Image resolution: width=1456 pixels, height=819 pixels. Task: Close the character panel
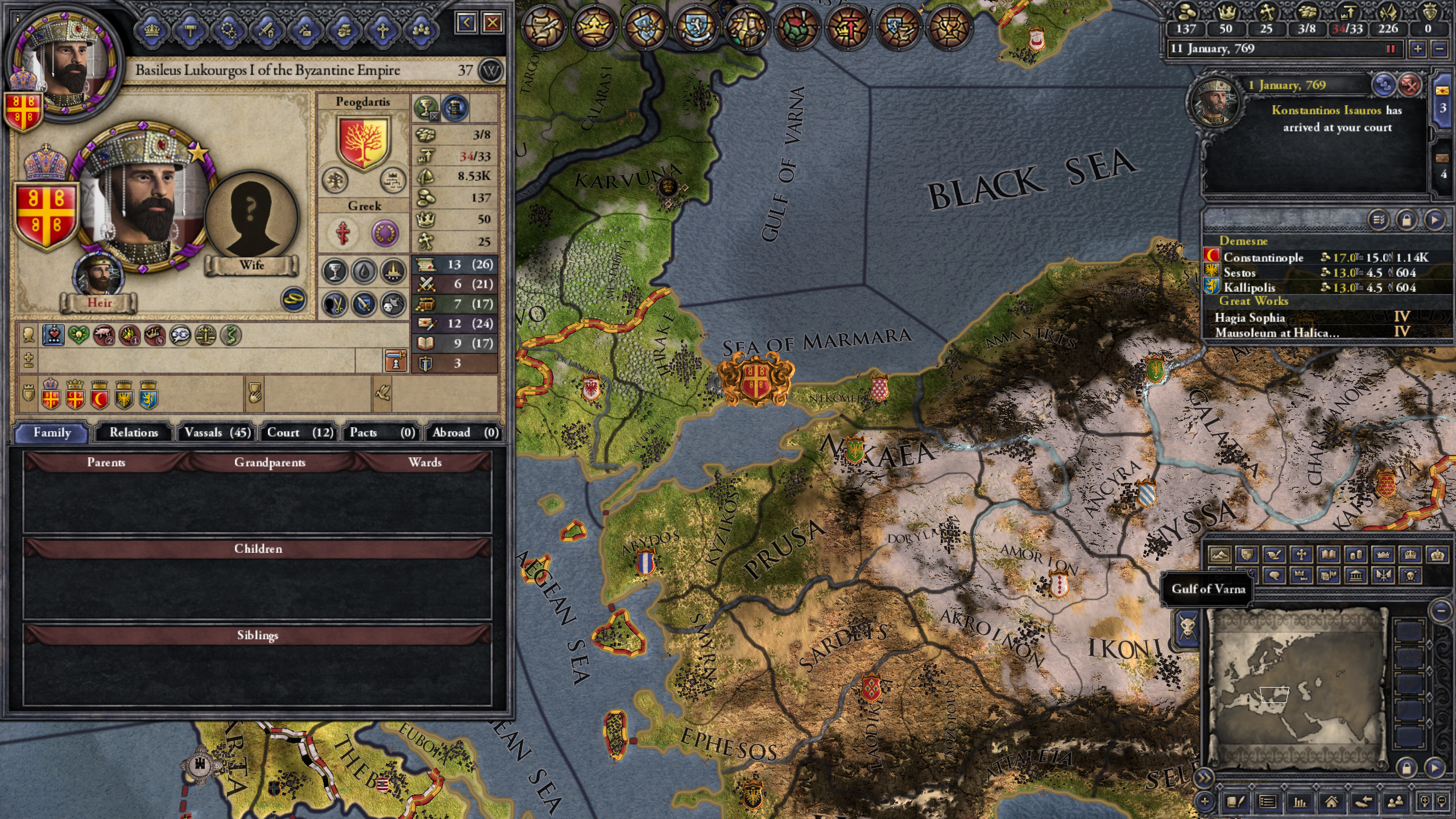[x=493, y=23]
